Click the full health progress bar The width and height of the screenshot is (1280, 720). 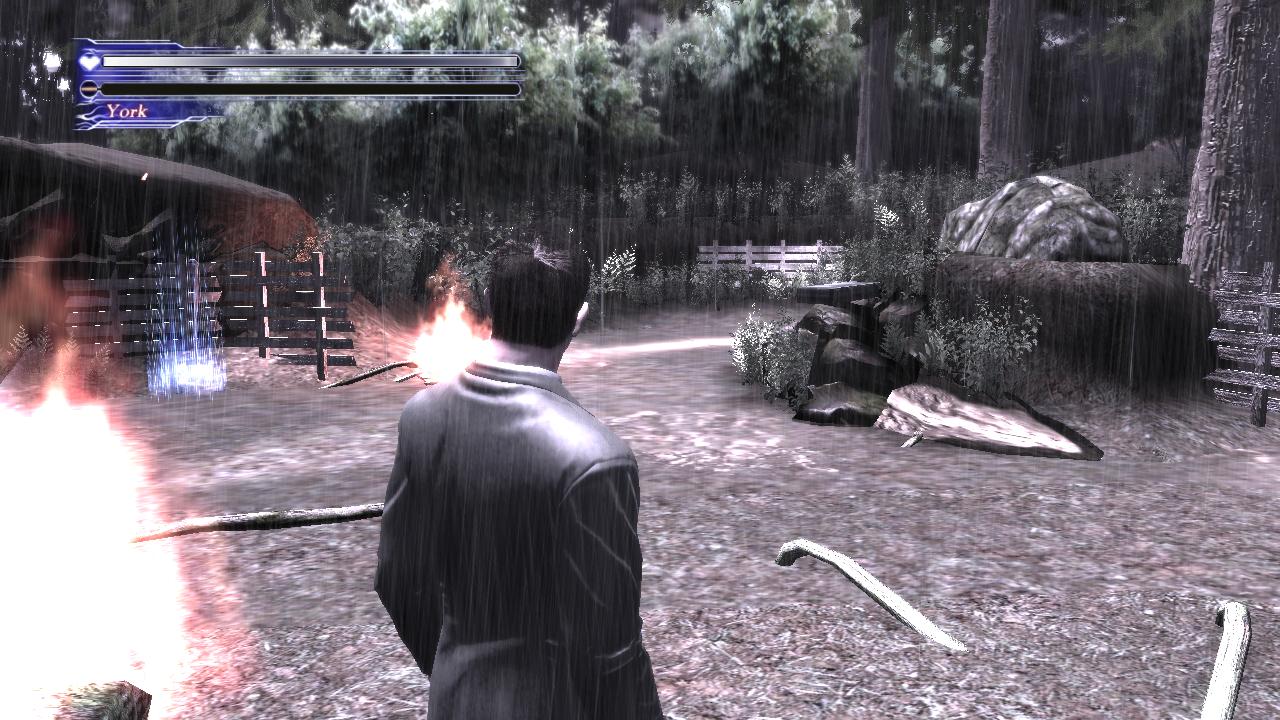tap(310, 60)
